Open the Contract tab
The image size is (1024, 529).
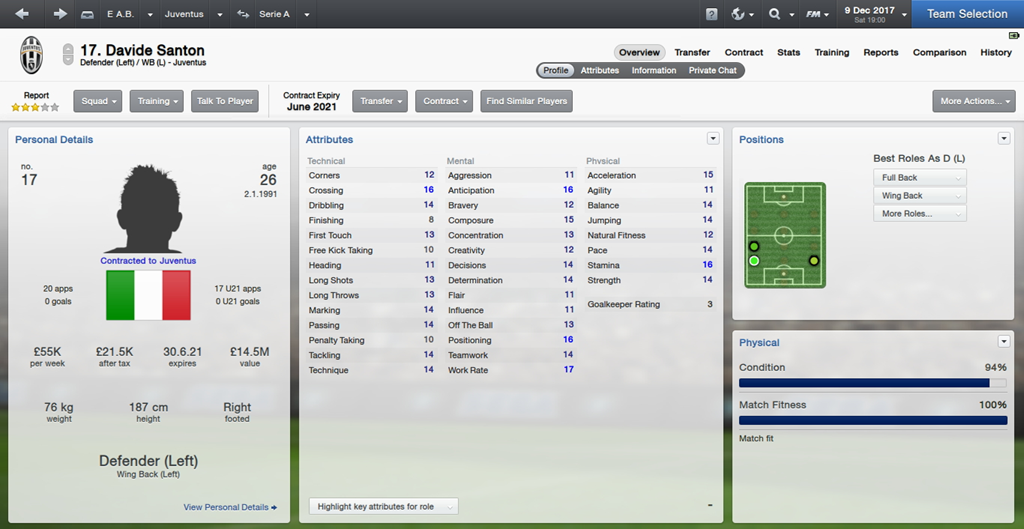point(744,52)
